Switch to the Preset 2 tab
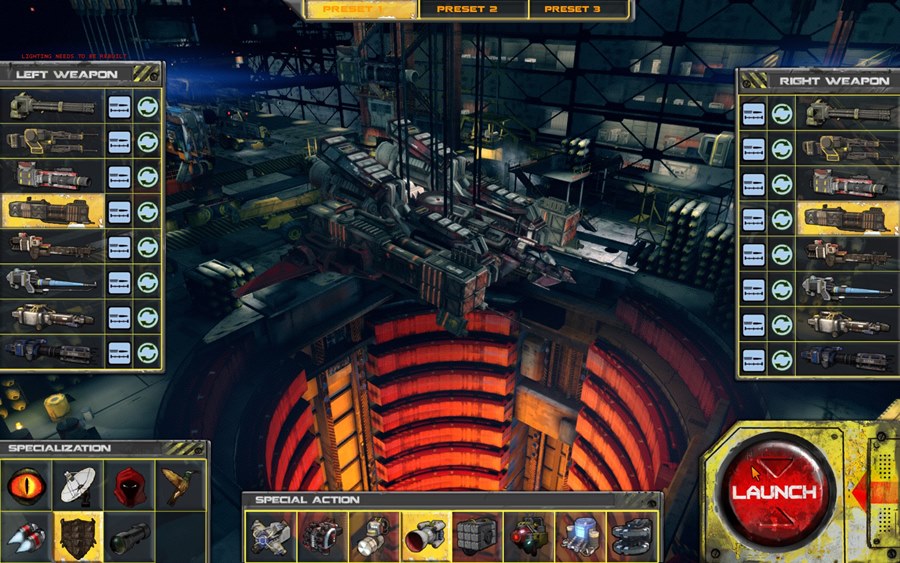 click(466, 9)
